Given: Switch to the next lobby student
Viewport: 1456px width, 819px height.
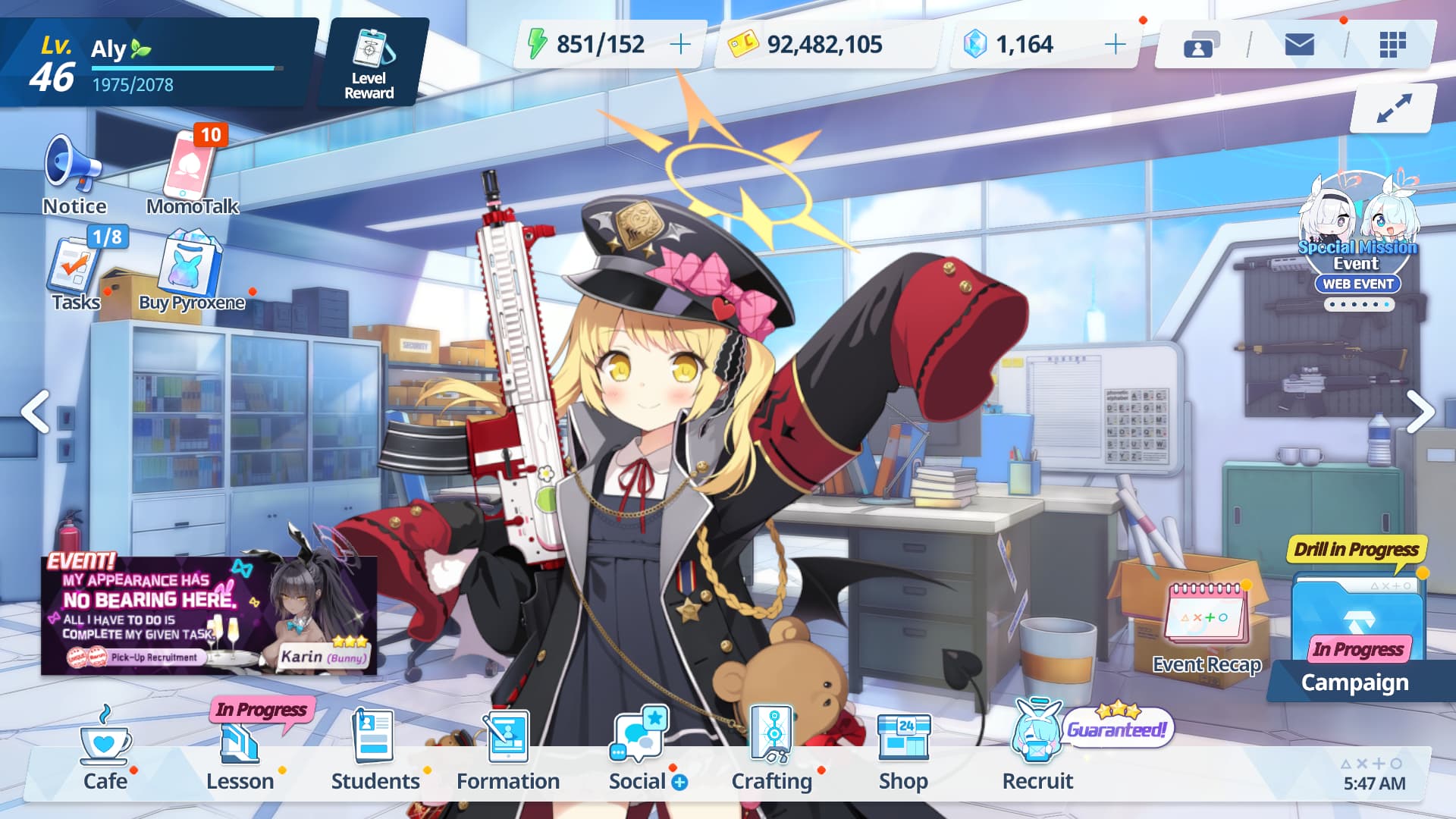Looking at the screenshot, I should tap(1420, 412).
